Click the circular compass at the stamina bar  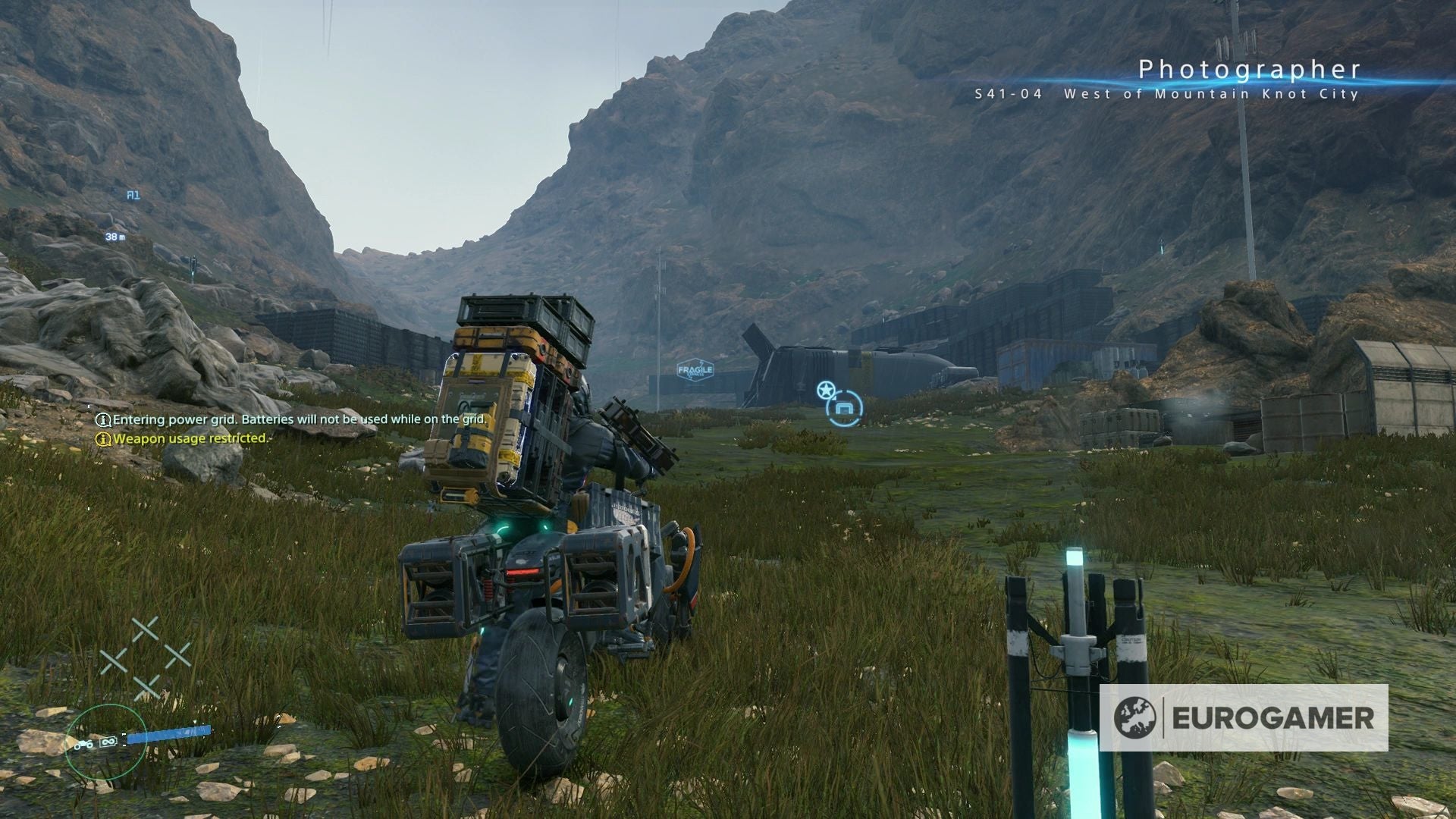(105, 742)
